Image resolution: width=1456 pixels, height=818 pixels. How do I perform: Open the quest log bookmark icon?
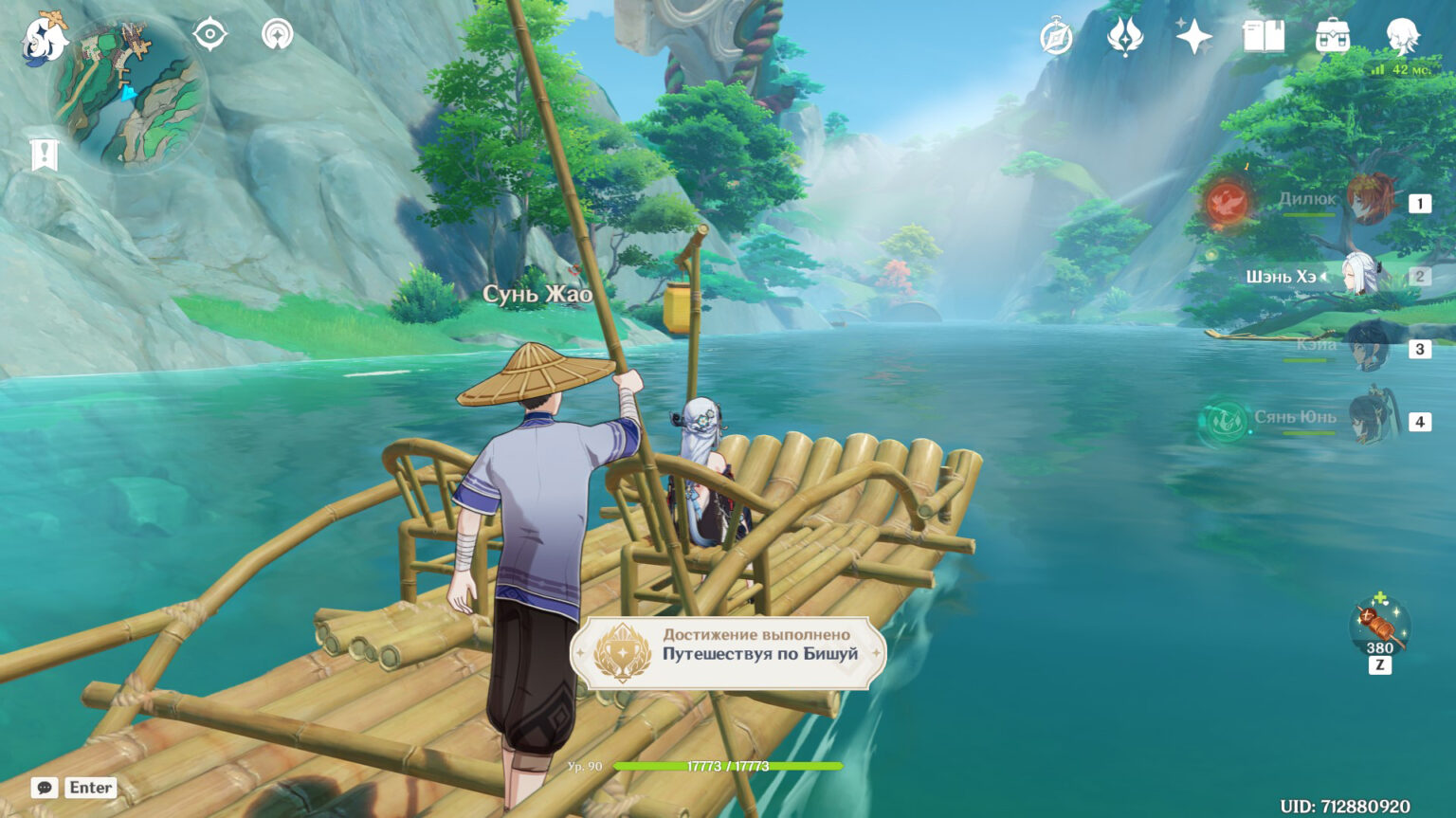44,154
